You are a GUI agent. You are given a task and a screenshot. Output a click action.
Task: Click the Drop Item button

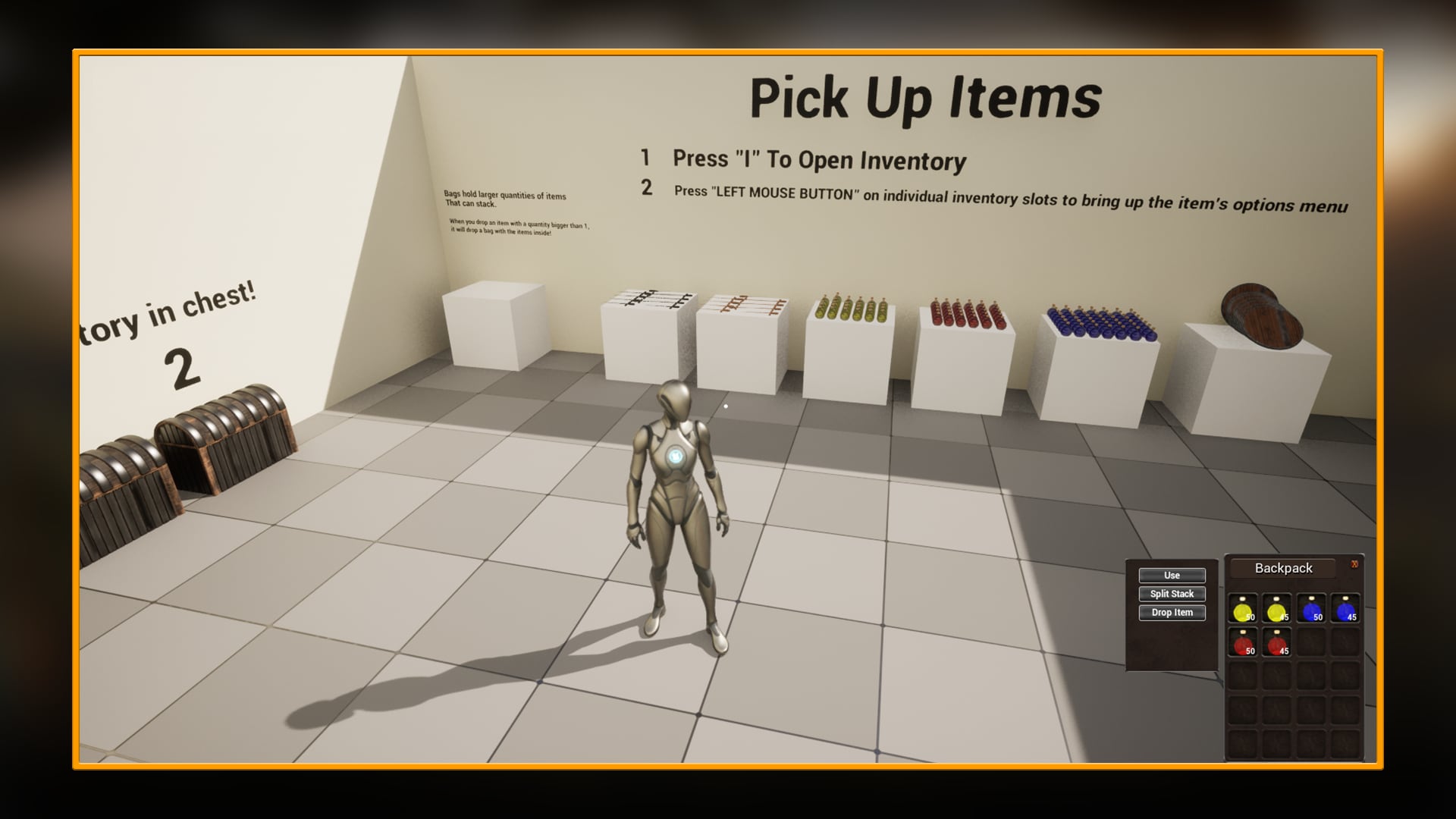[x=1172, y=613]
